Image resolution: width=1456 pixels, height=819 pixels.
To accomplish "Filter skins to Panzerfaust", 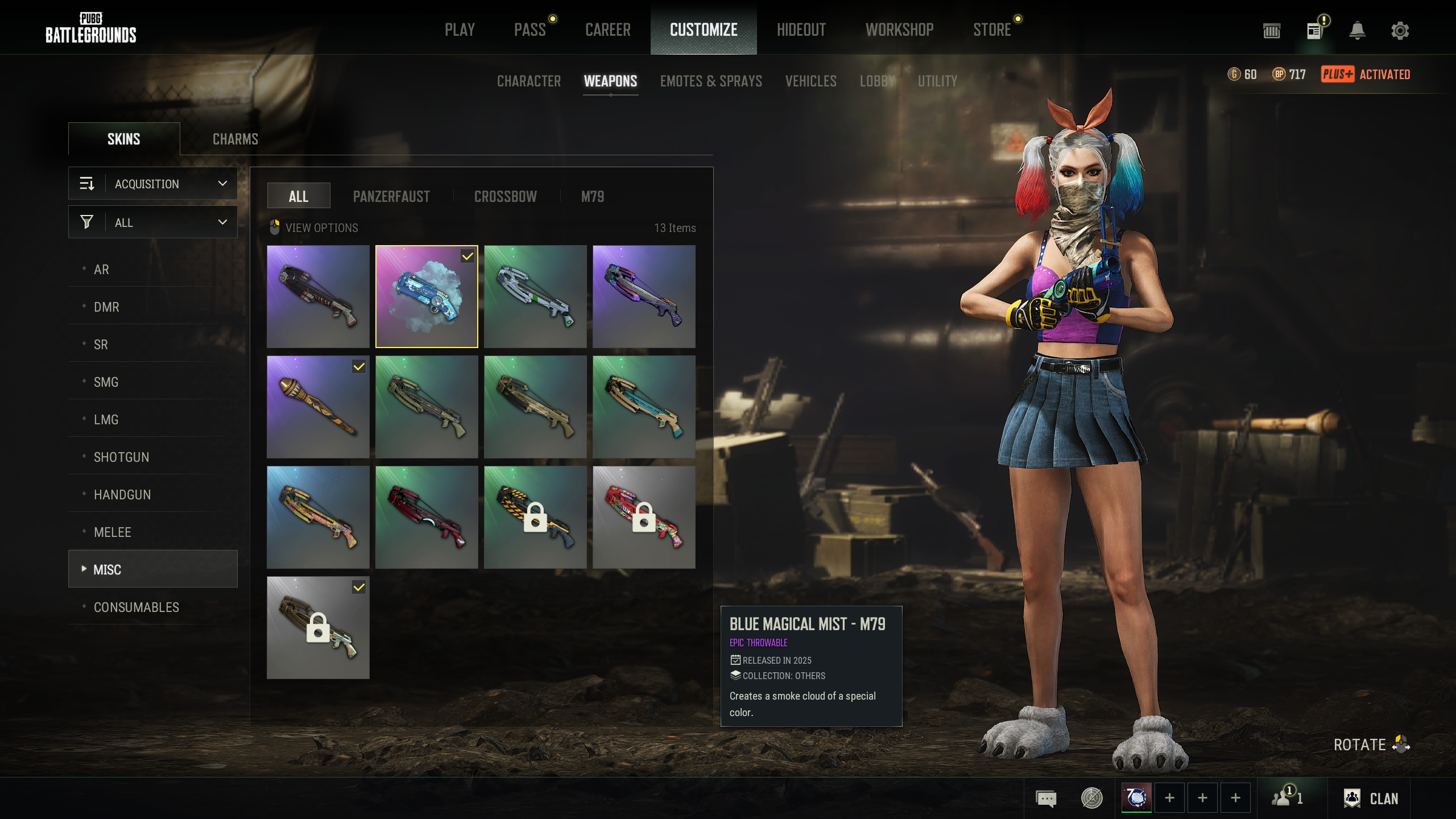I will pos(391,197).
